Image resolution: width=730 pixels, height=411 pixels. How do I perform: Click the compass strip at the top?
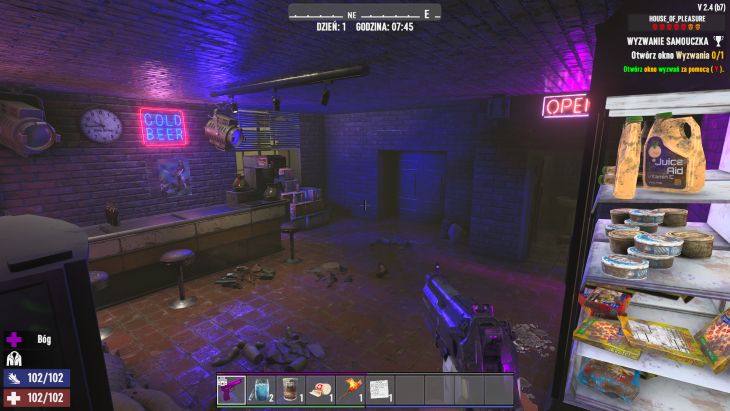point(364,14)
